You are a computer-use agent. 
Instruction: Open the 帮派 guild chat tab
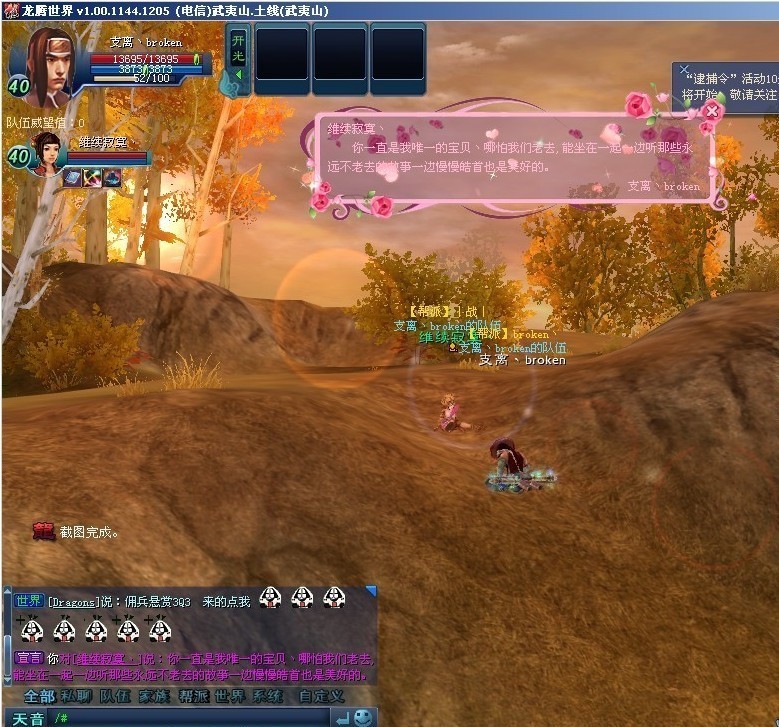(x=193, y=696)
